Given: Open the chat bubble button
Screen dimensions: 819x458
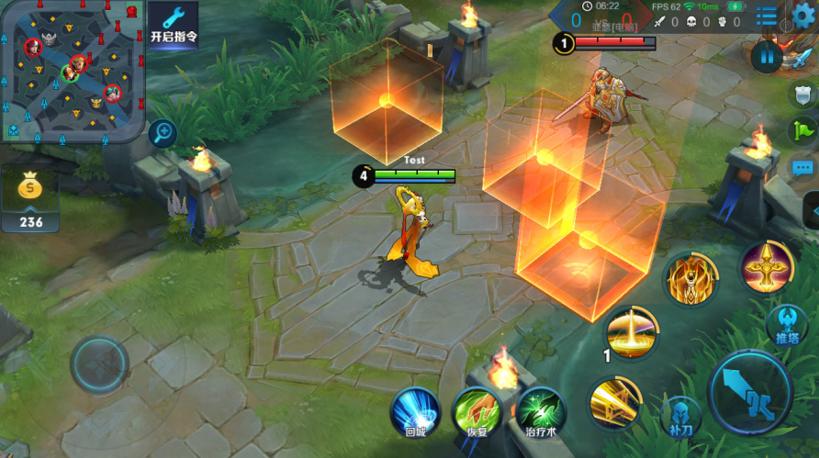Looking at the screenshot, I should (803, 168).
